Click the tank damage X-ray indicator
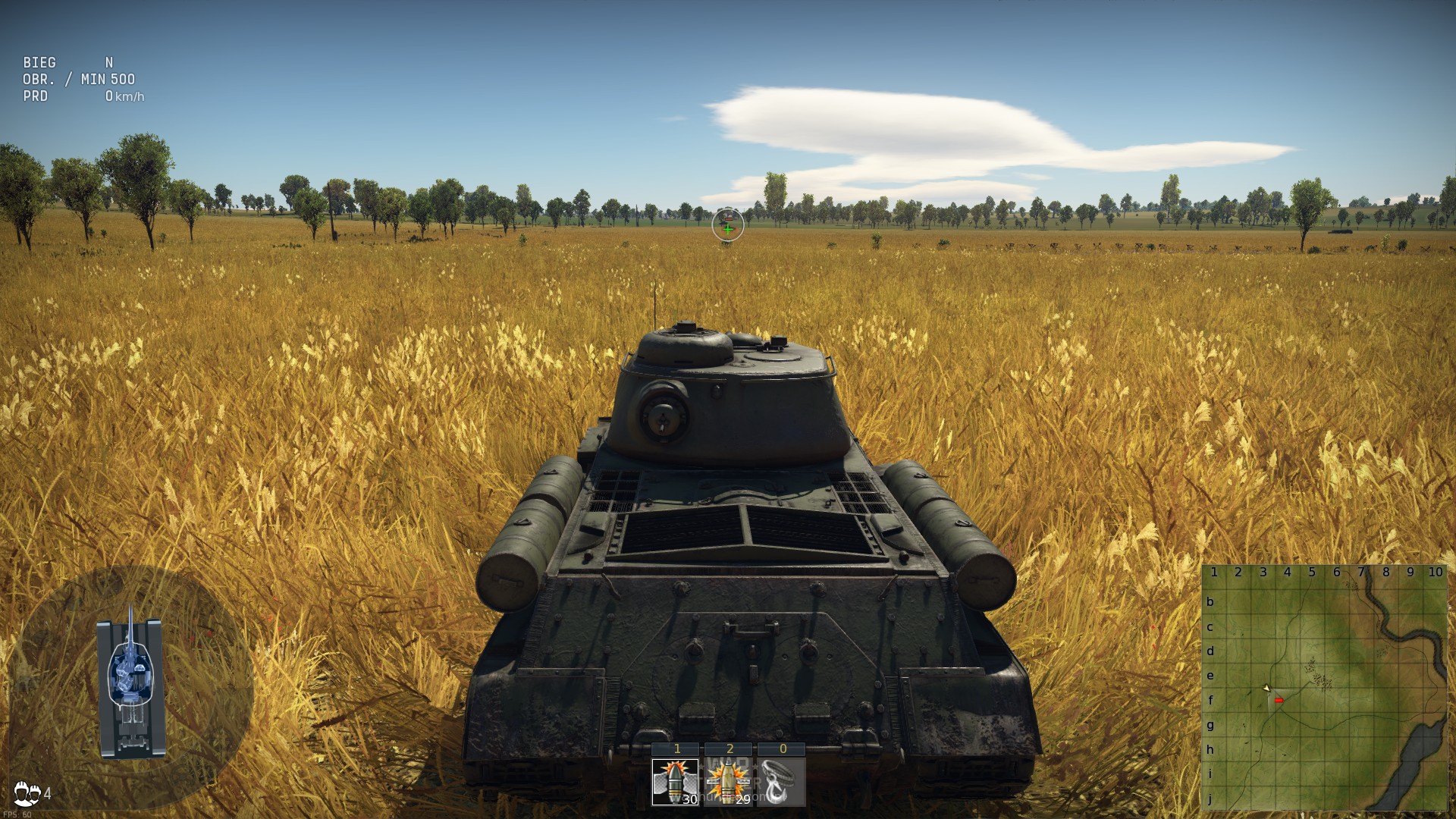This screenshot has width=1456, height=819. (x=131, y=682)
